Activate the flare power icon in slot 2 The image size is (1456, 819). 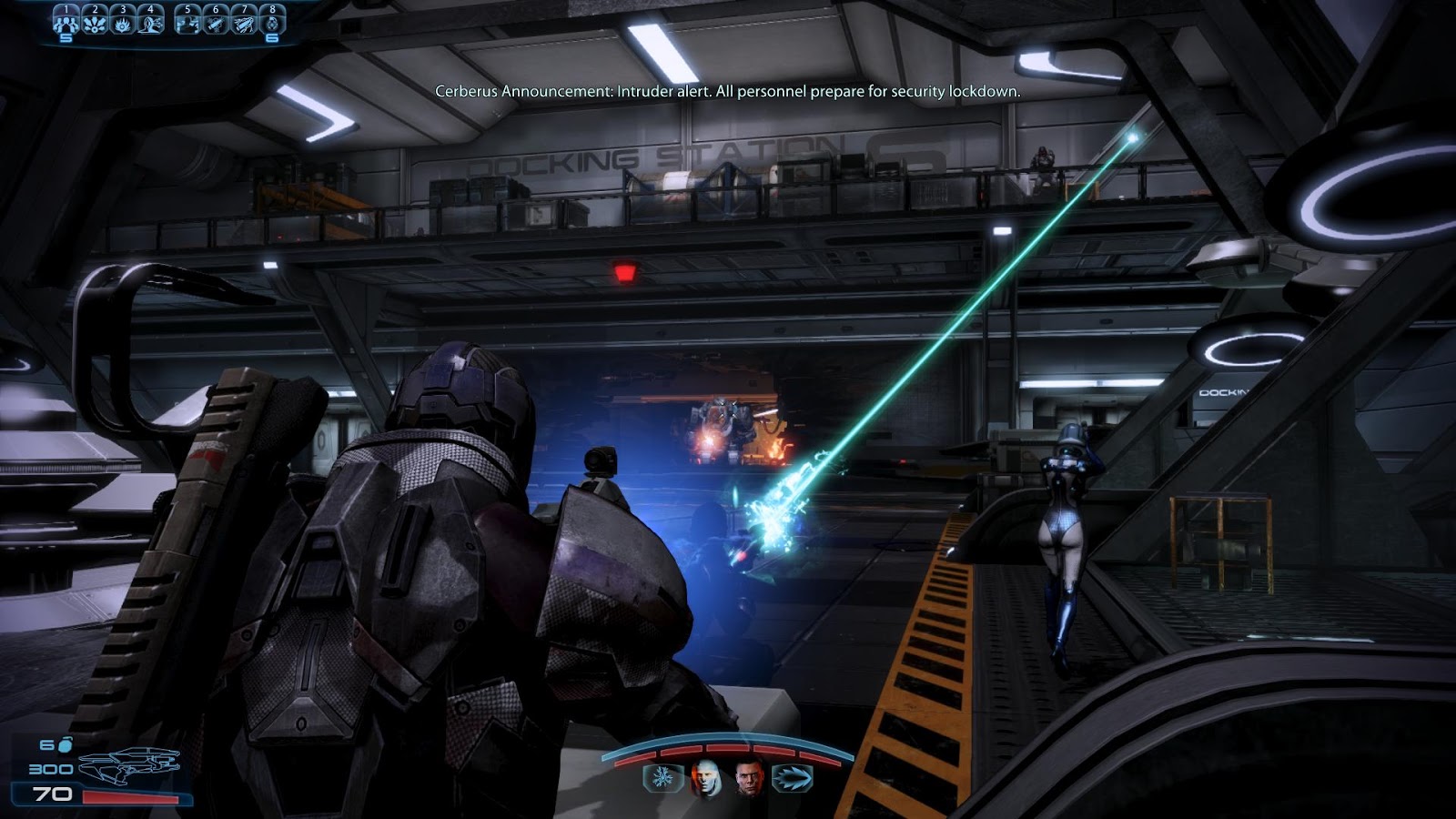click(x=95, y=25)
